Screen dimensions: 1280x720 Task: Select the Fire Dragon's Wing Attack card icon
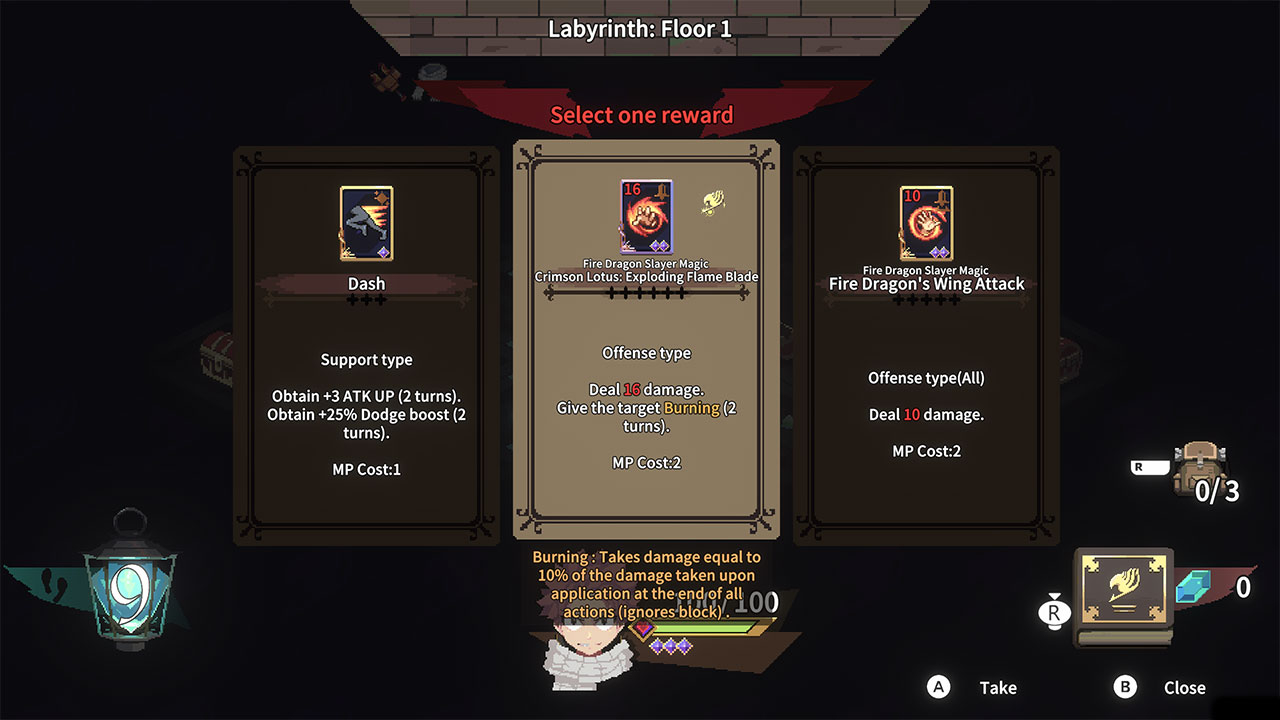point(926,220)
